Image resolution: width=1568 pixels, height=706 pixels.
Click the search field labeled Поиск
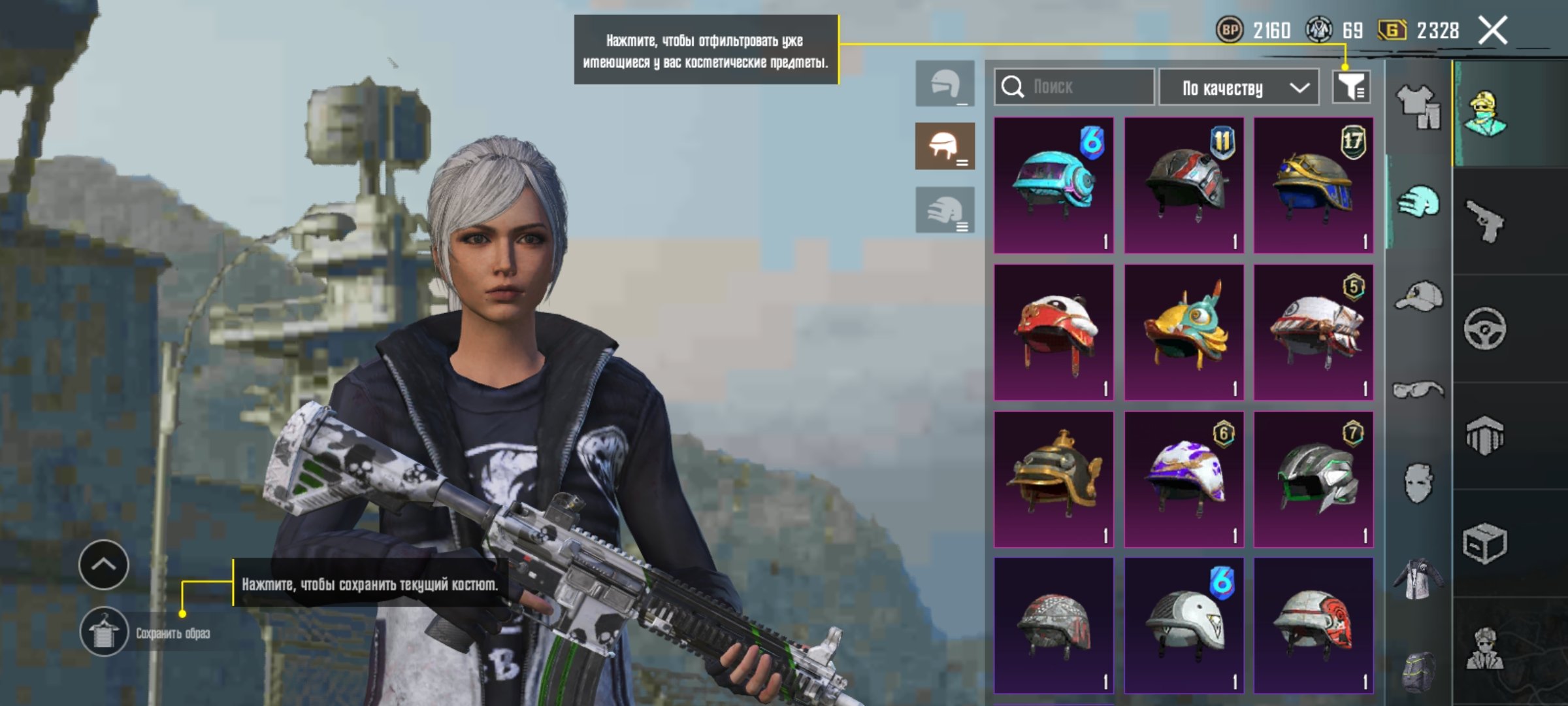tap(1075, 87)
